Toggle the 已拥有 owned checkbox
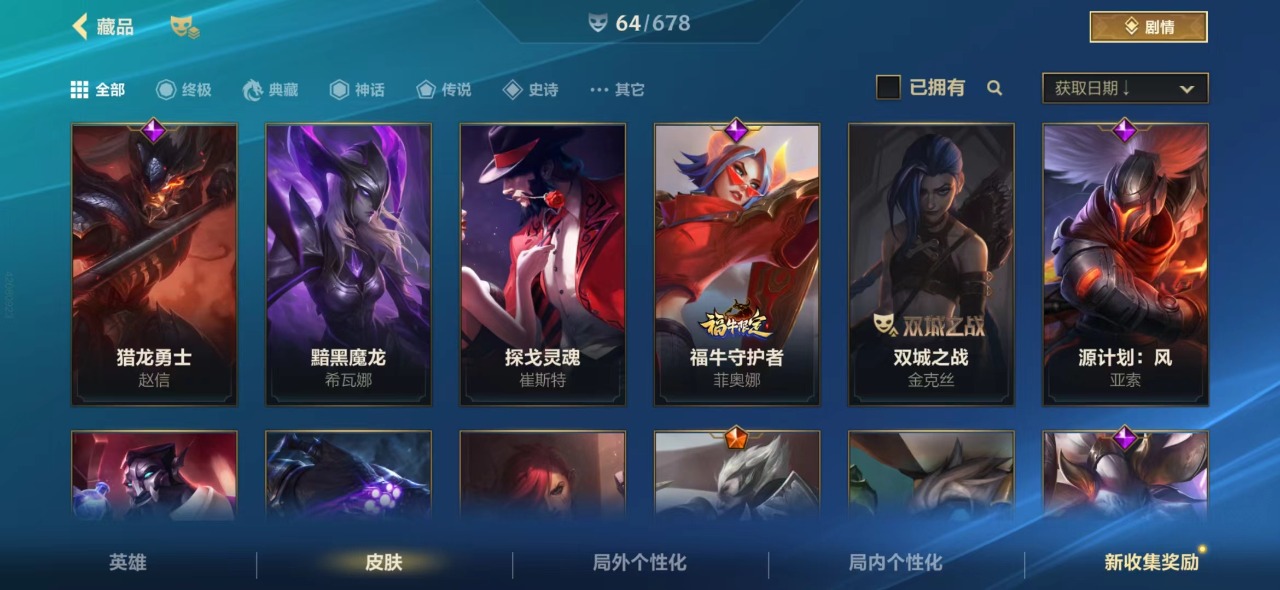The width and height of the screenshot is (1280, 590). coord(888,88)
